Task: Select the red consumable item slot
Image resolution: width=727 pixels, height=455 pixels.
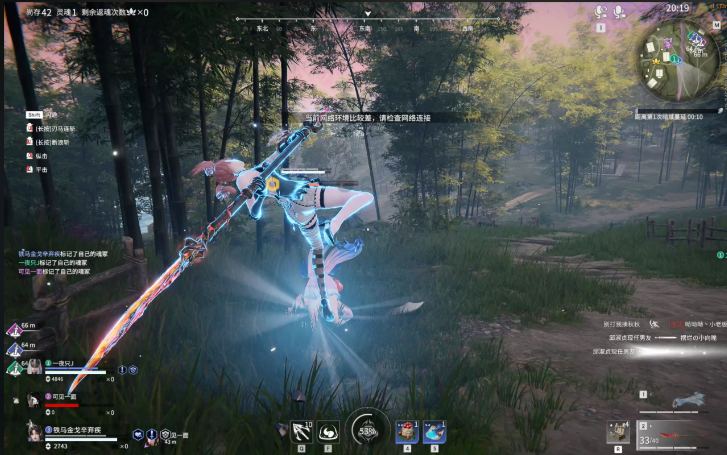Action: [x=406, y=432]
